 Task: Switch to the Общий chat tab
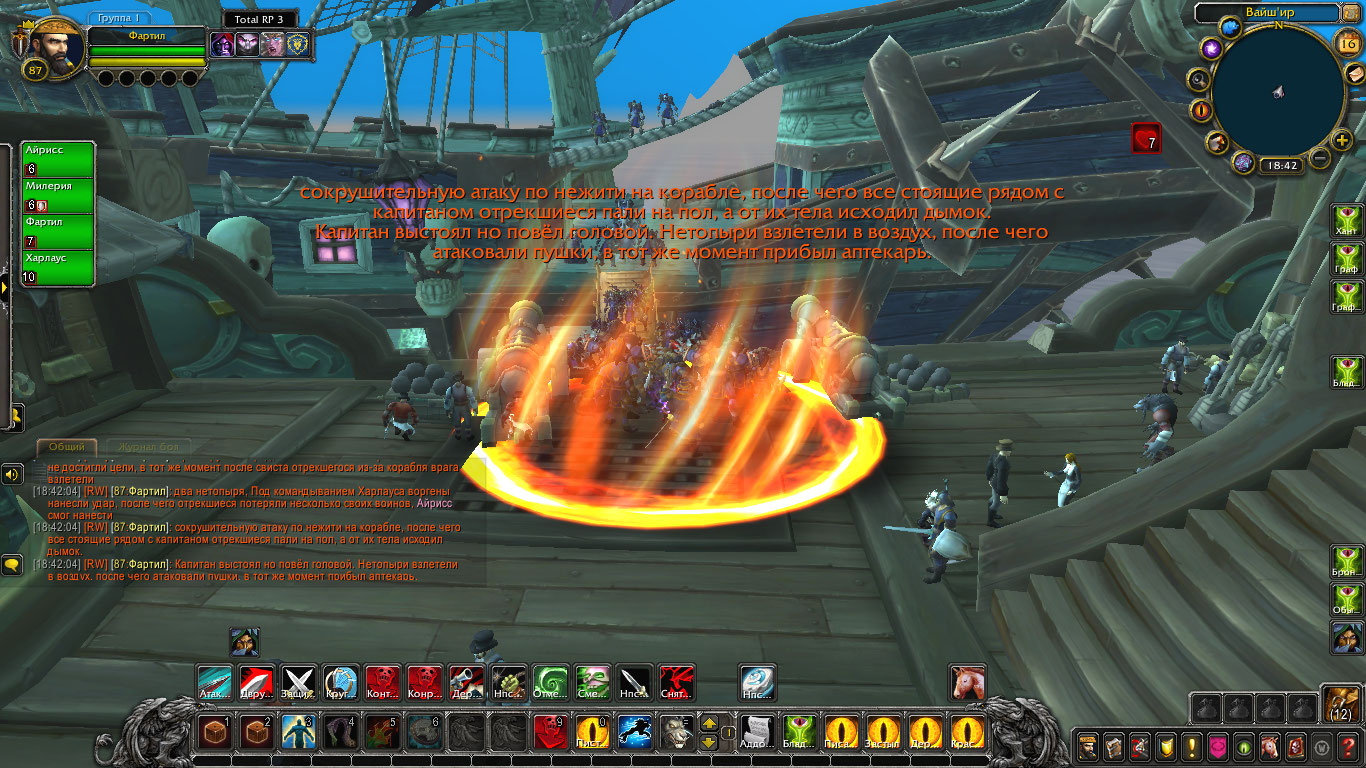[67, 447]
